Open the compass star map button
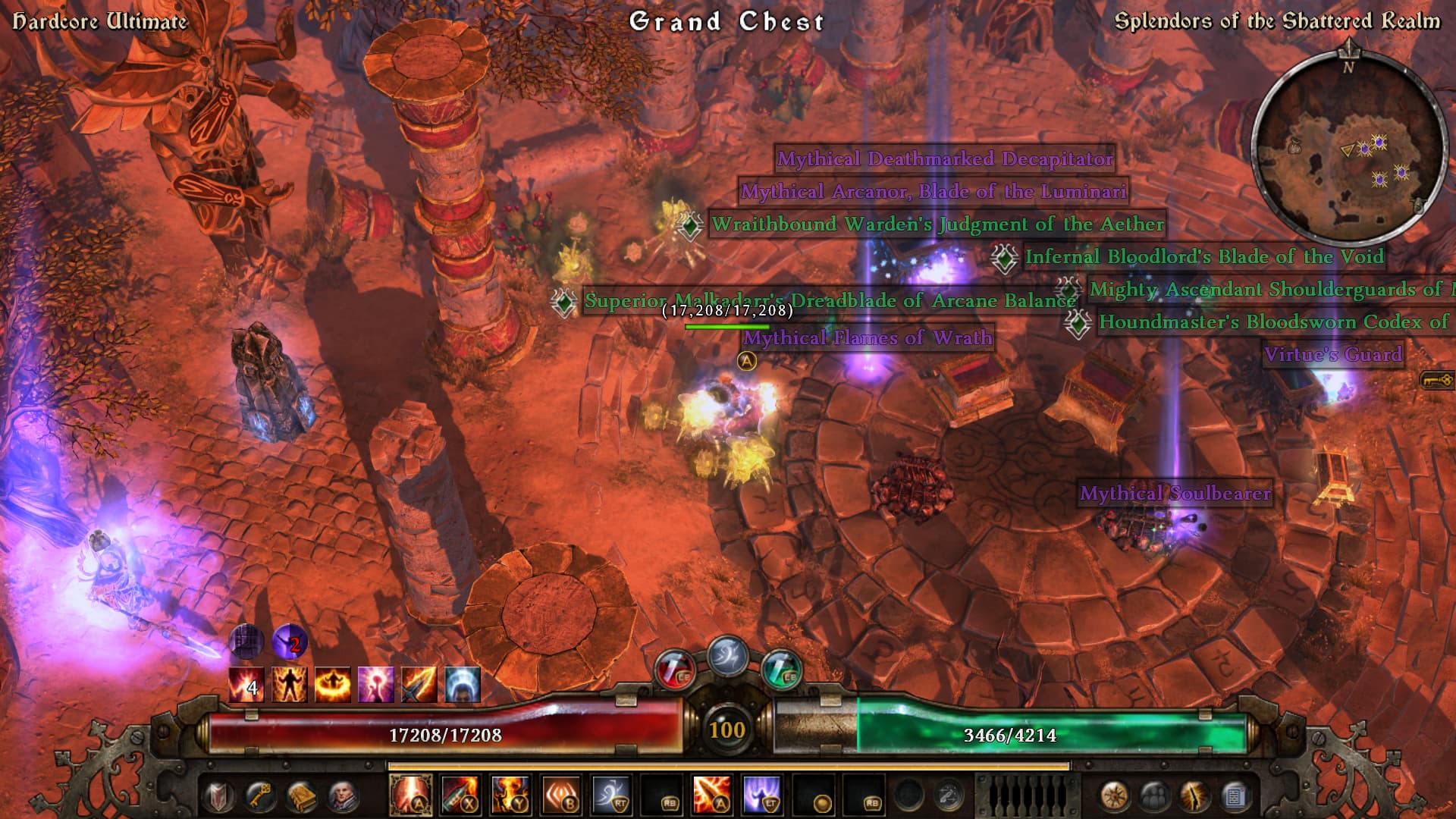The width and height of the screenshot is (1456, 819). pos(1113,796)
